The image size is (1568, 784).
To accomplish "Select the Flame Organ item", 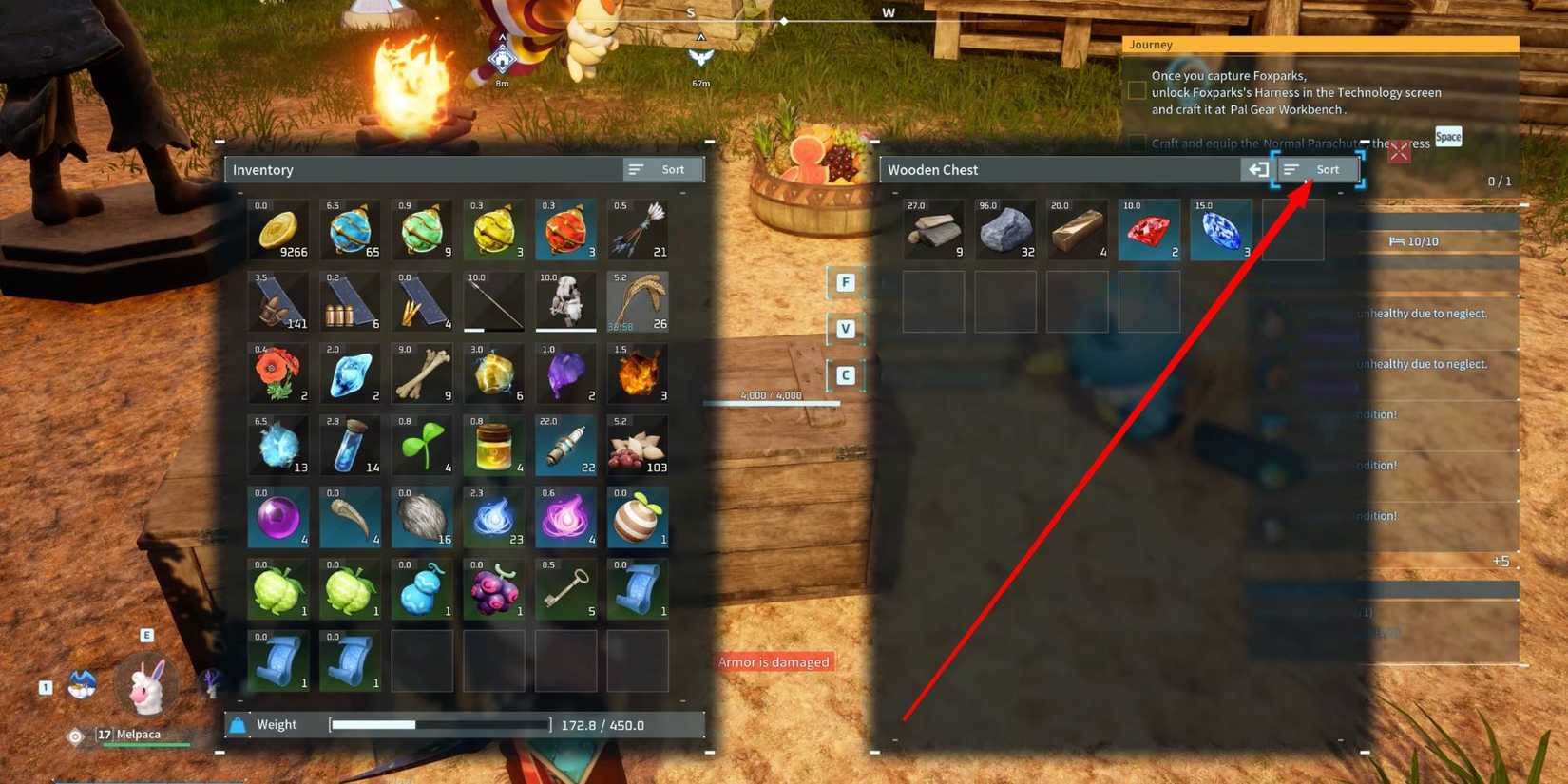I will [638, 373].
